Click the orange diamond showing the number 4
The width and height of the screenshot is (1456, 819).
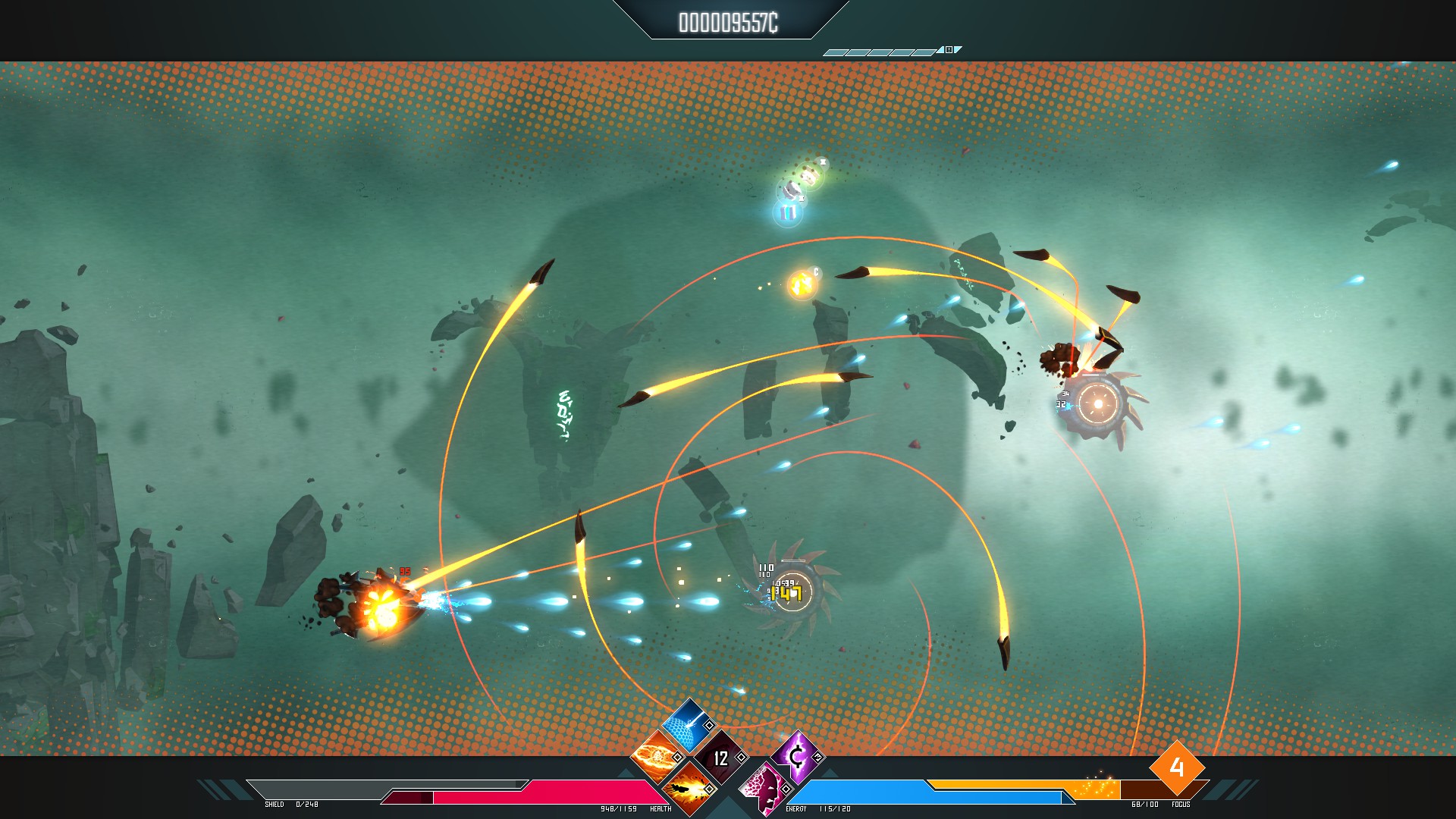1177,768
